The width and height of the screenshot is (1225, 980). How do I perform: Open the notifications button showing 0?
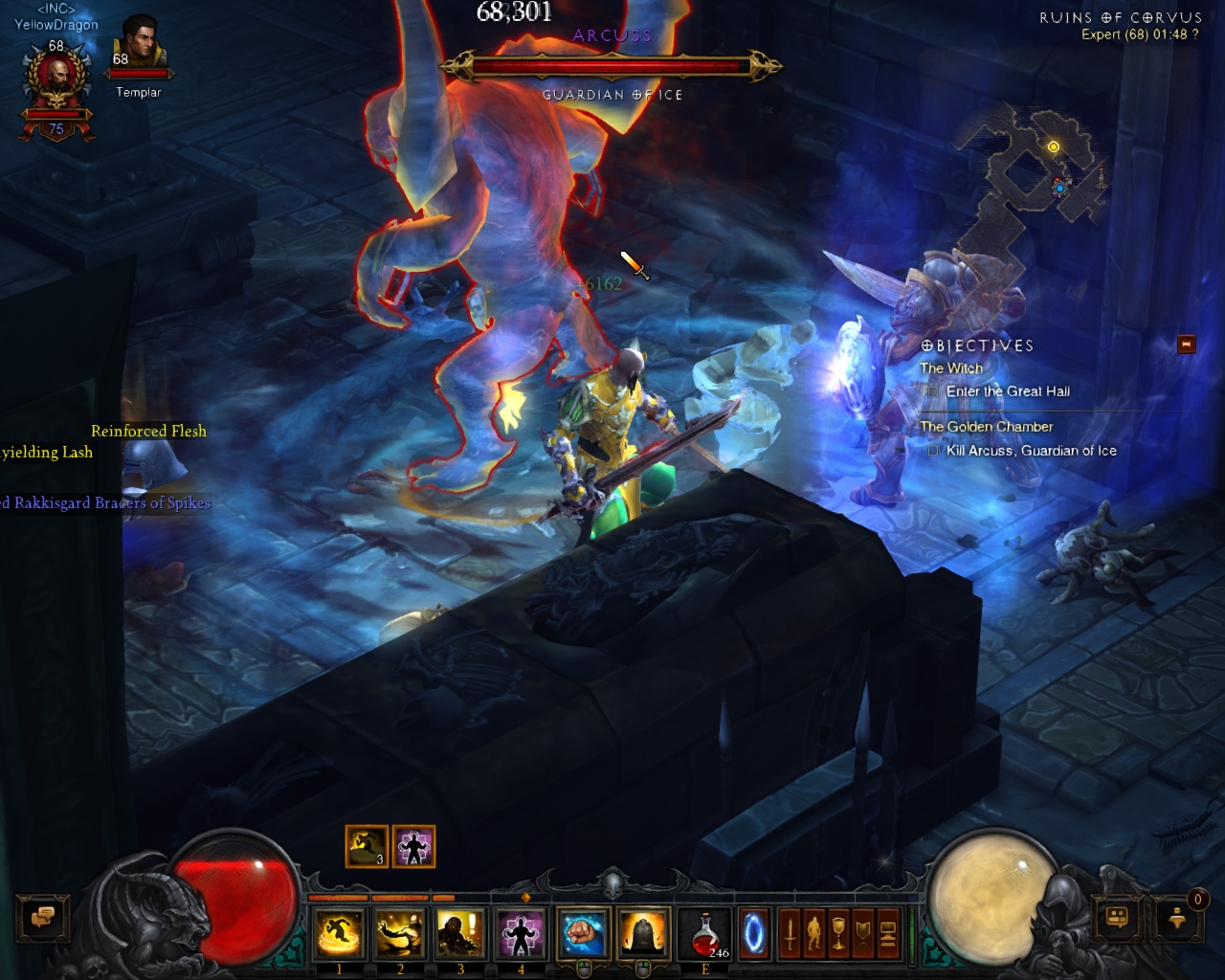(x=1178, y=918)
